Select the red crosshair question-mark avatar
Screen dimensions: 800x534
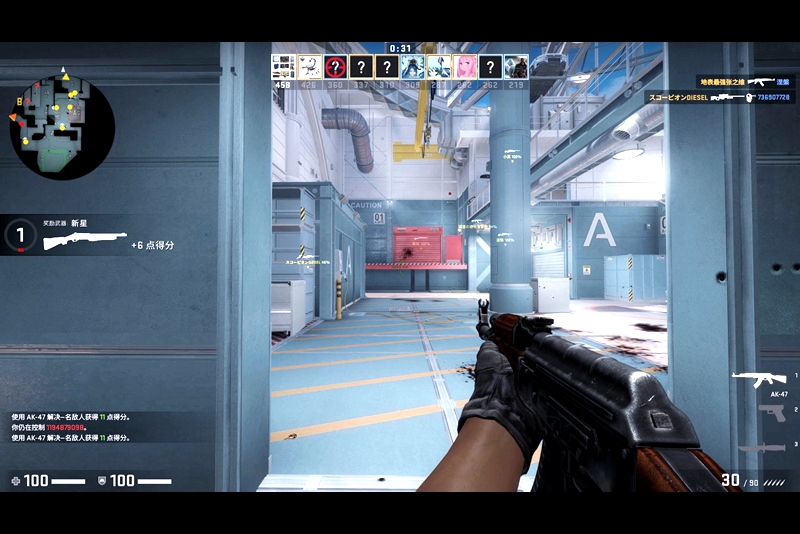tap(335, 67)
